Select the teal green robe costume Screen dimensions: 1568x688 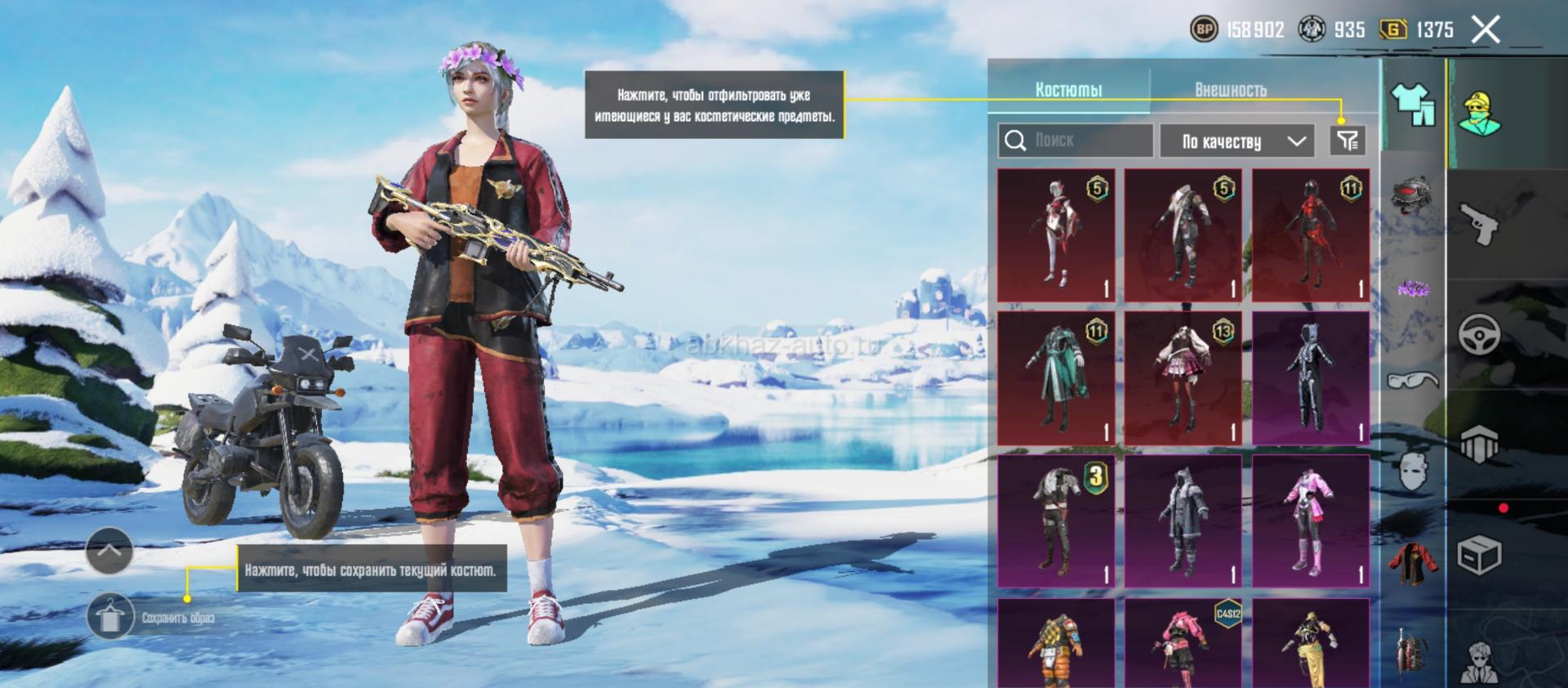(1056, 378)
